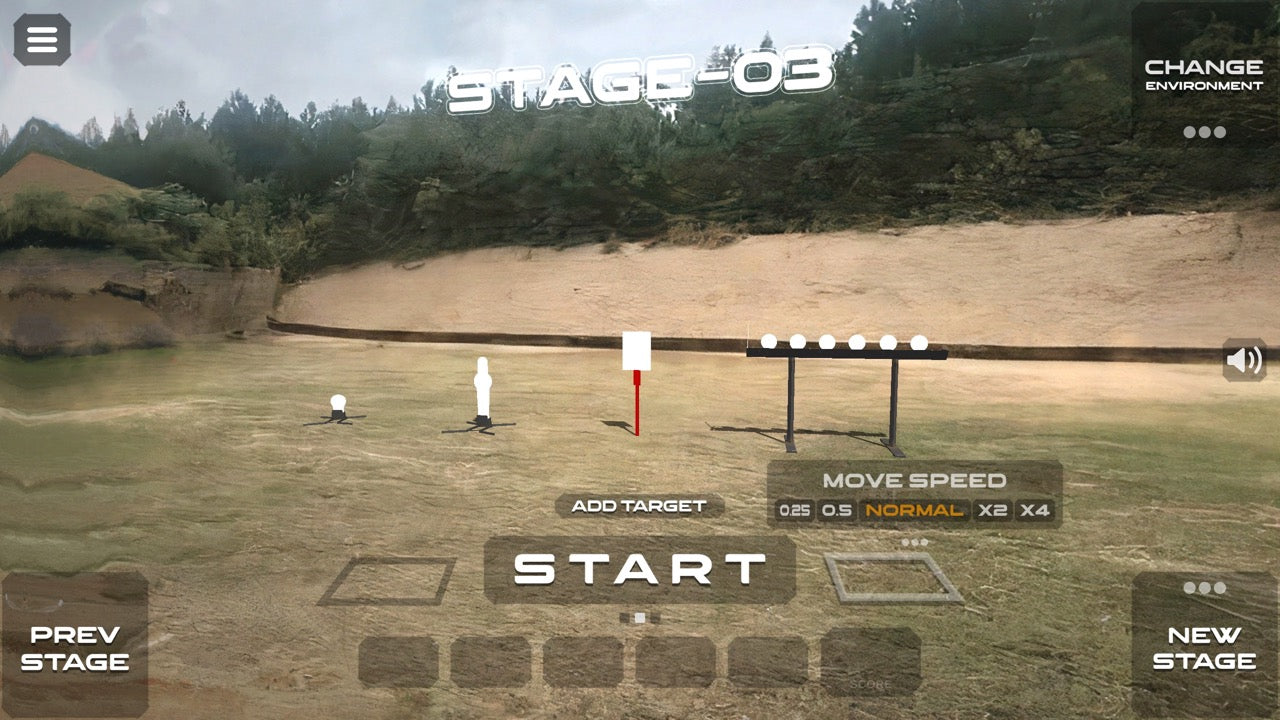Select X2 move speed

(x=993, y=511)
